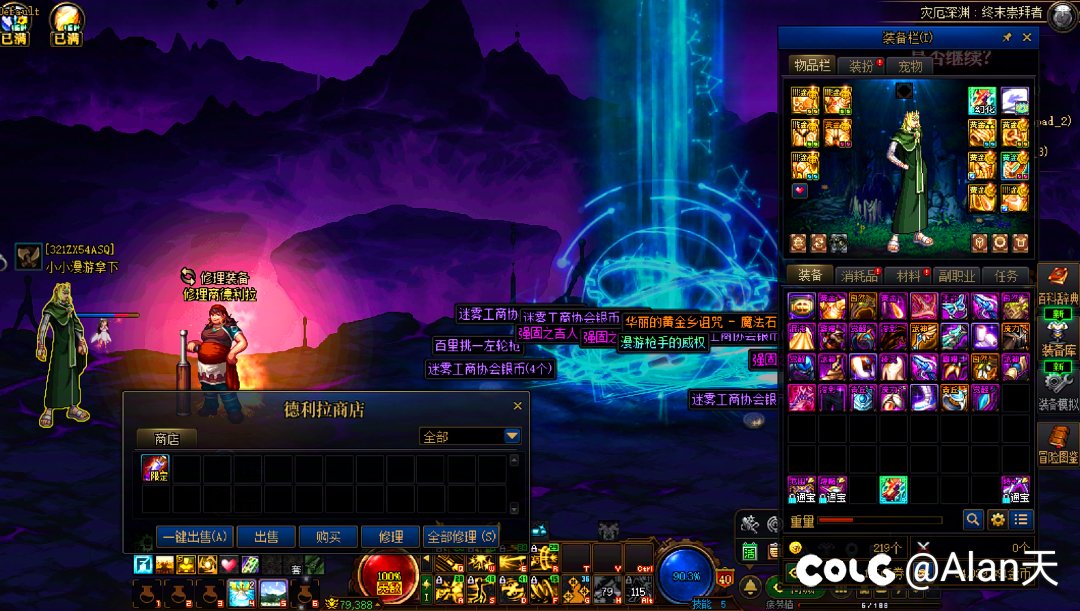Switch to the 装扮 avatar tab
This screenshot has height=611, width=1080.
click(x=861, y=66)
